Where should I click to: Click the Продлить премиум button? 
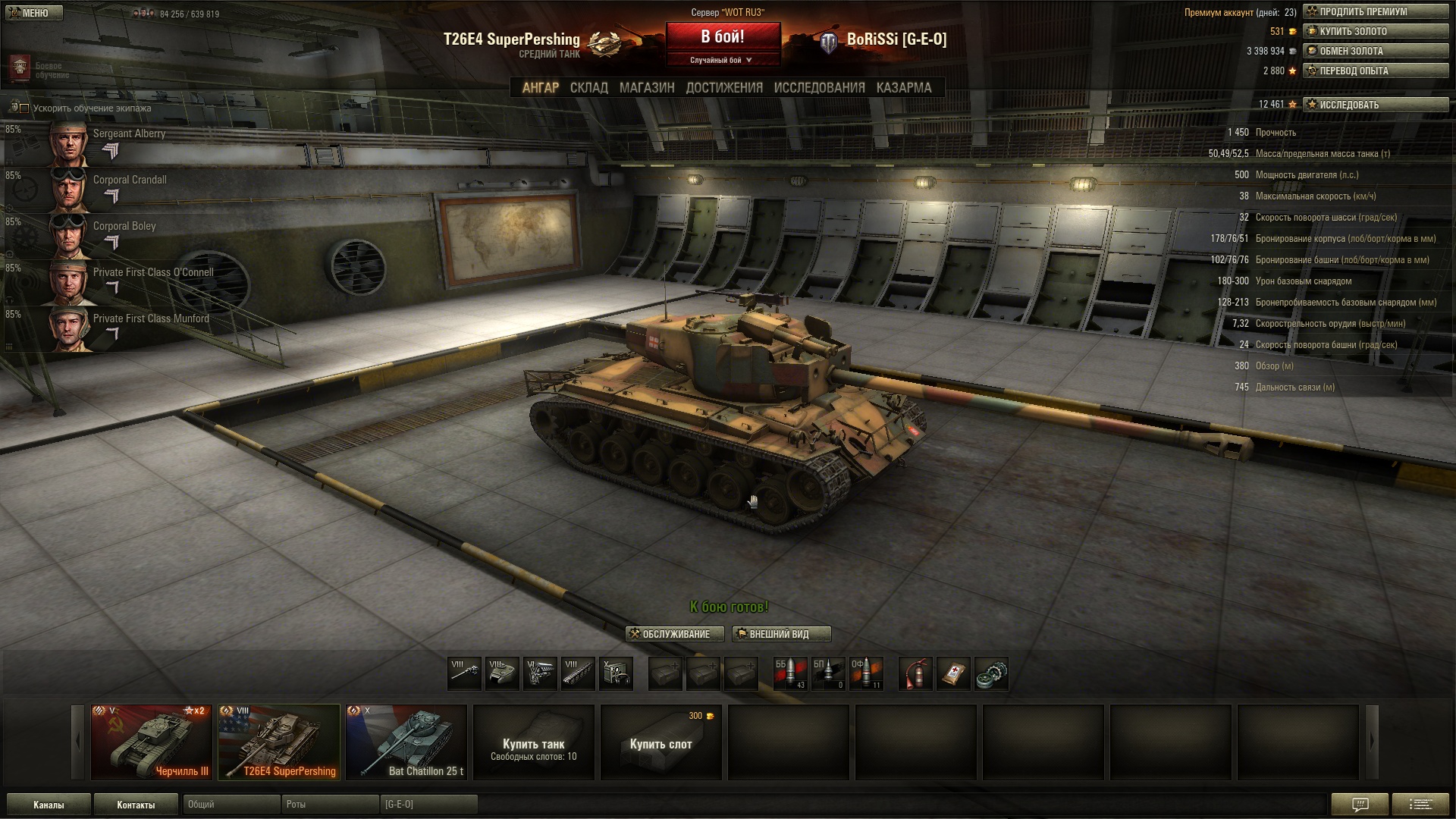coord(1376,11)
